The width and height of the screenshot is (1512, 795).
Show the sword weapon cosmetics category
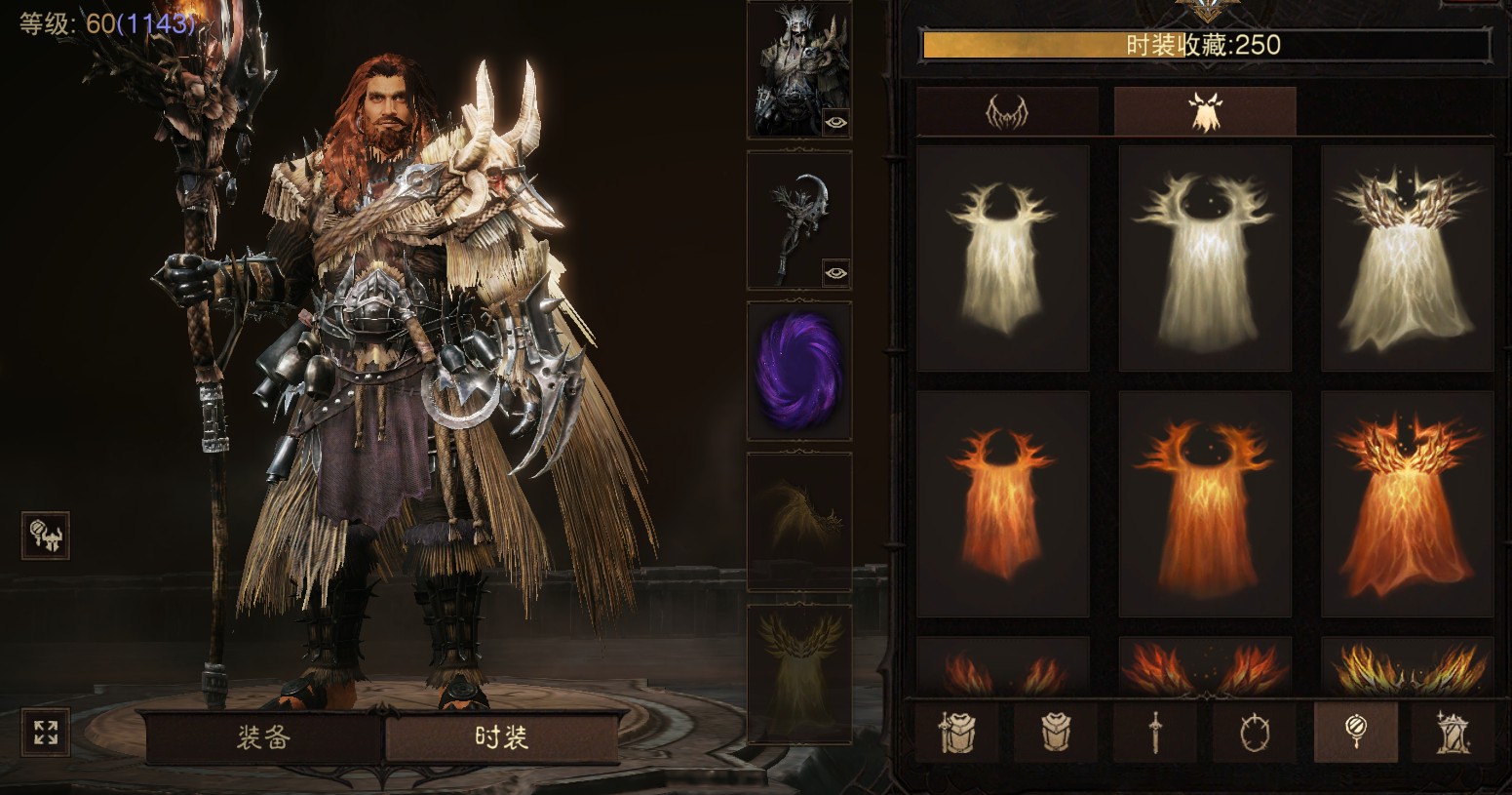(x=1155, y=732)
